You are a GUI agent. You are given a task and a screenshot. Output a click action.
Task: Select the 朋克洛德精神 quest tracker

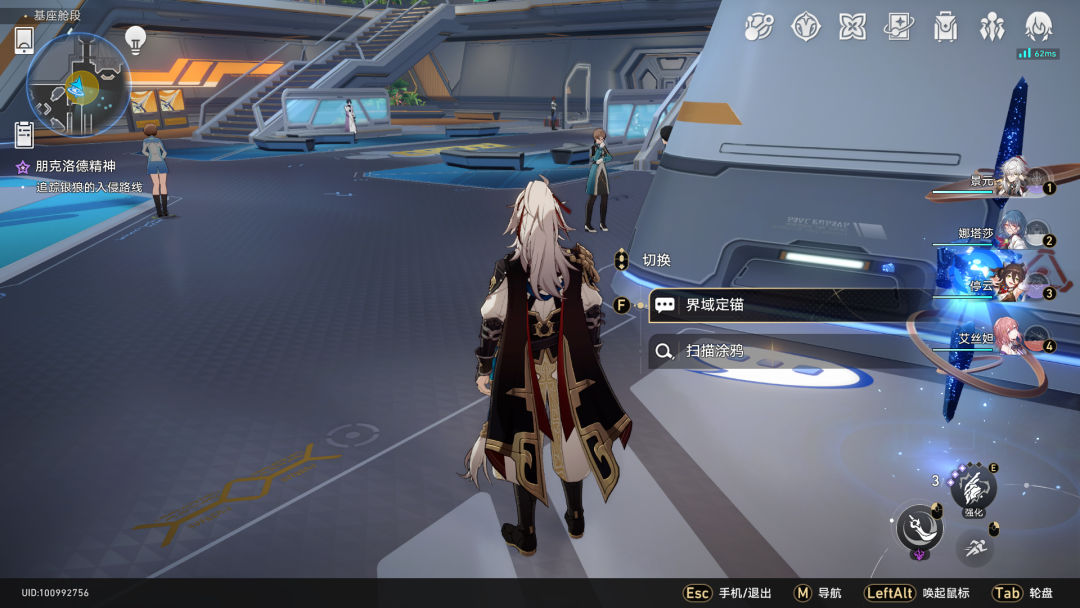point(75,167)
